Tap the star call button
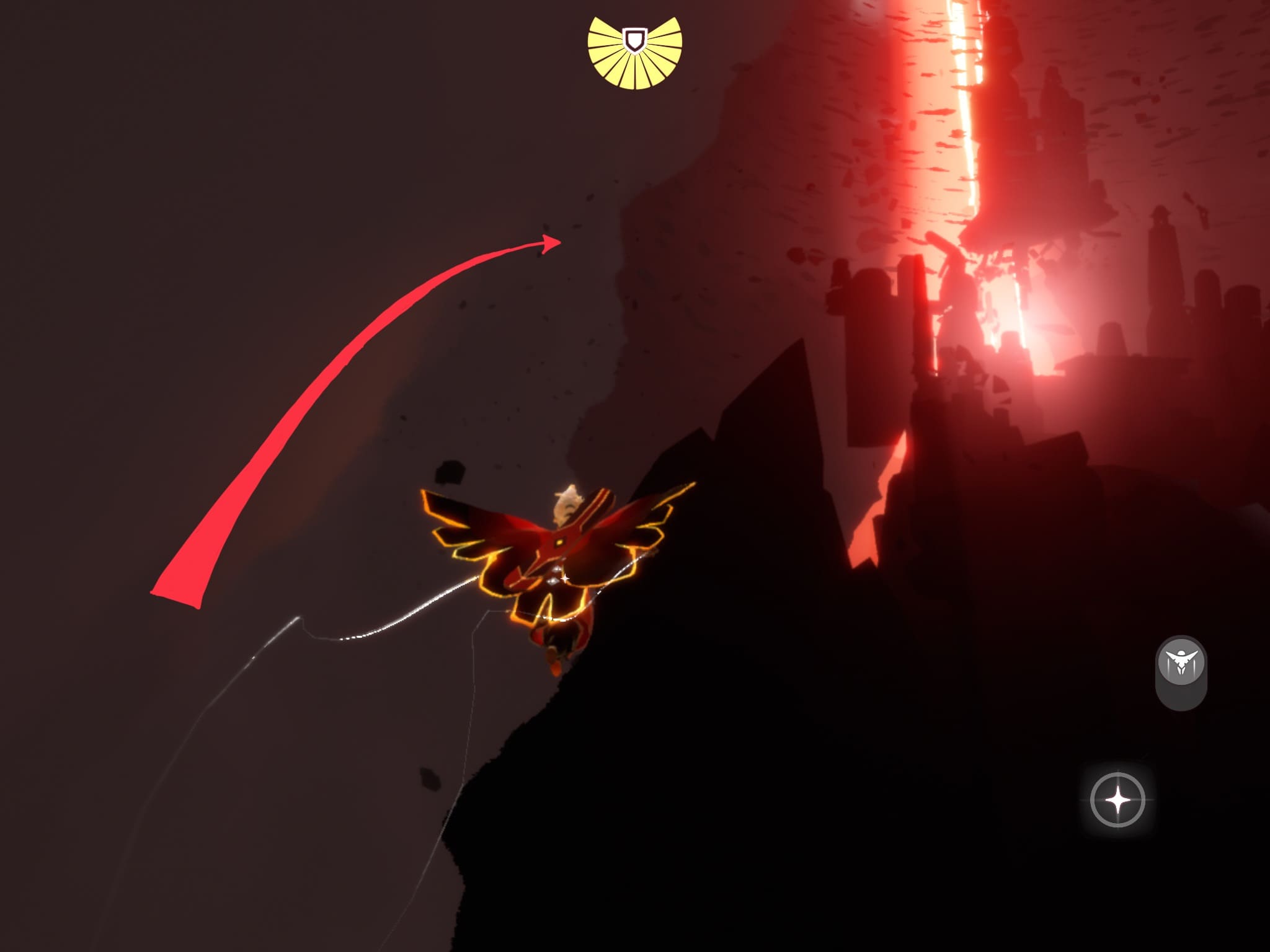The width and height of the screenshot is (1270, 952). (x=1117, y=800)
